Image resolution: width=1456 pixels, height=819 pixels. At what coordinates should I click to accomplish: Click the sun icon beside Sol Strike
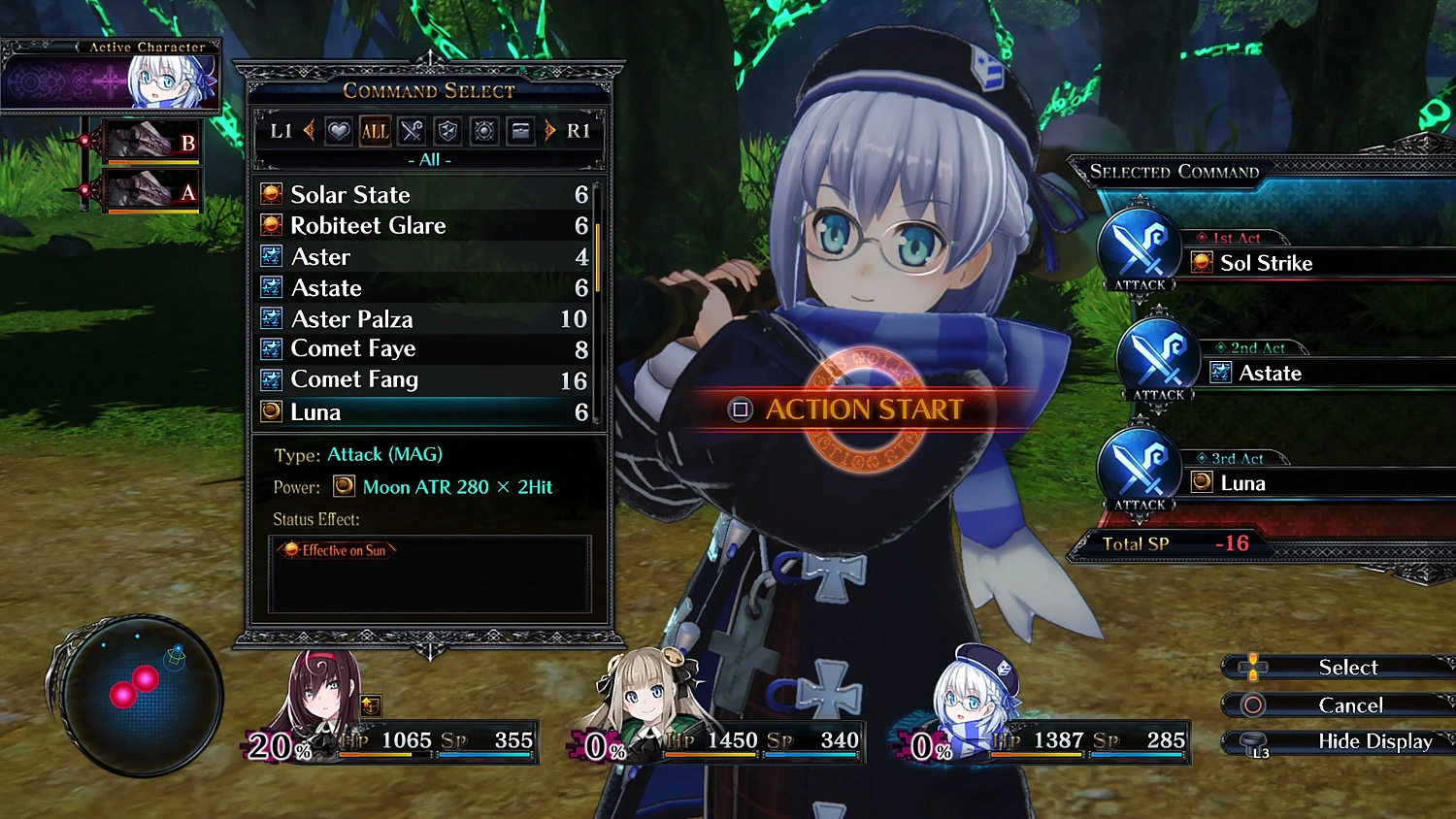pos(1202,261)
